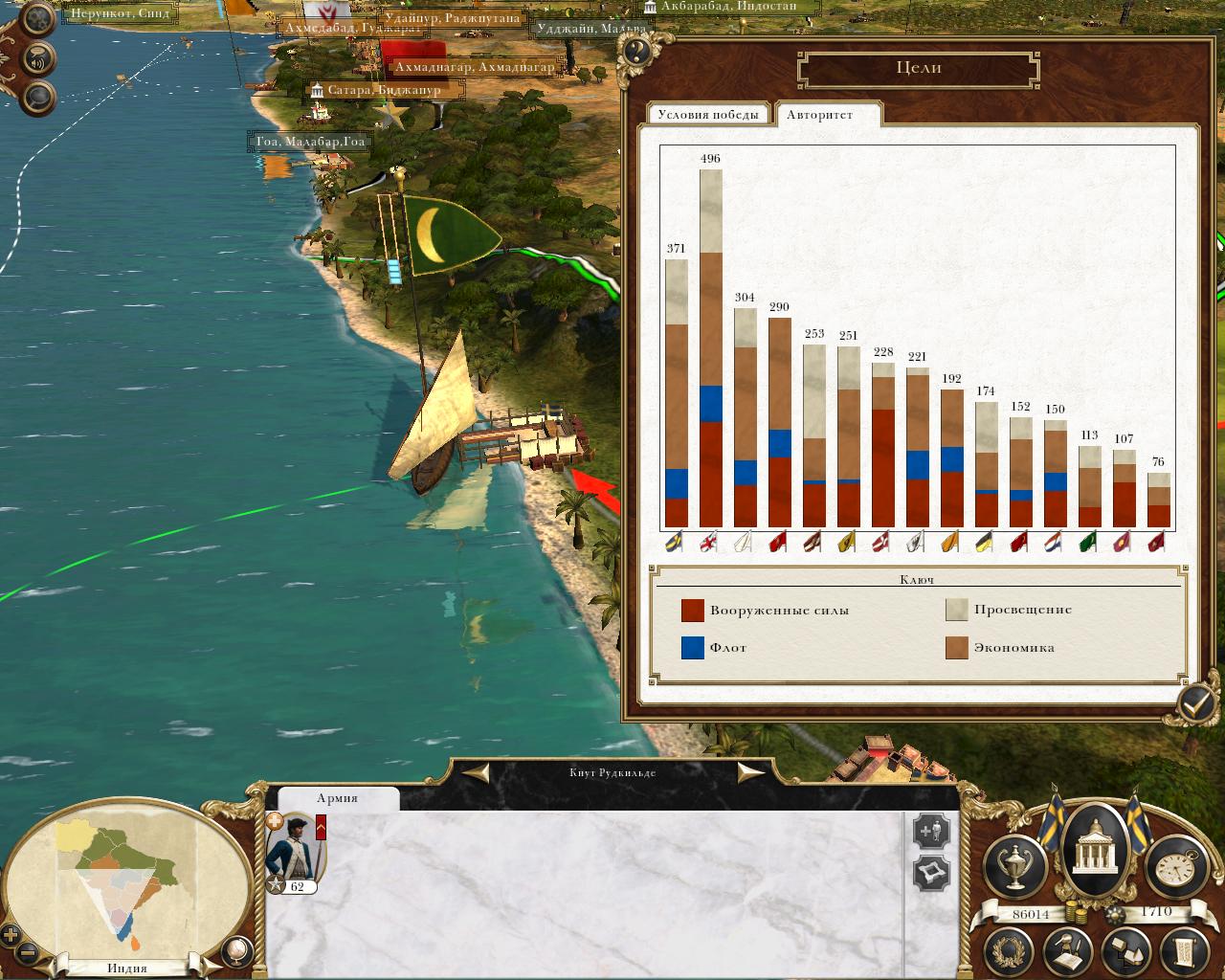Open objectives with the trophy cup button
The image size is (1225, 980).
pyautogui.click(x=1014, y=865)
